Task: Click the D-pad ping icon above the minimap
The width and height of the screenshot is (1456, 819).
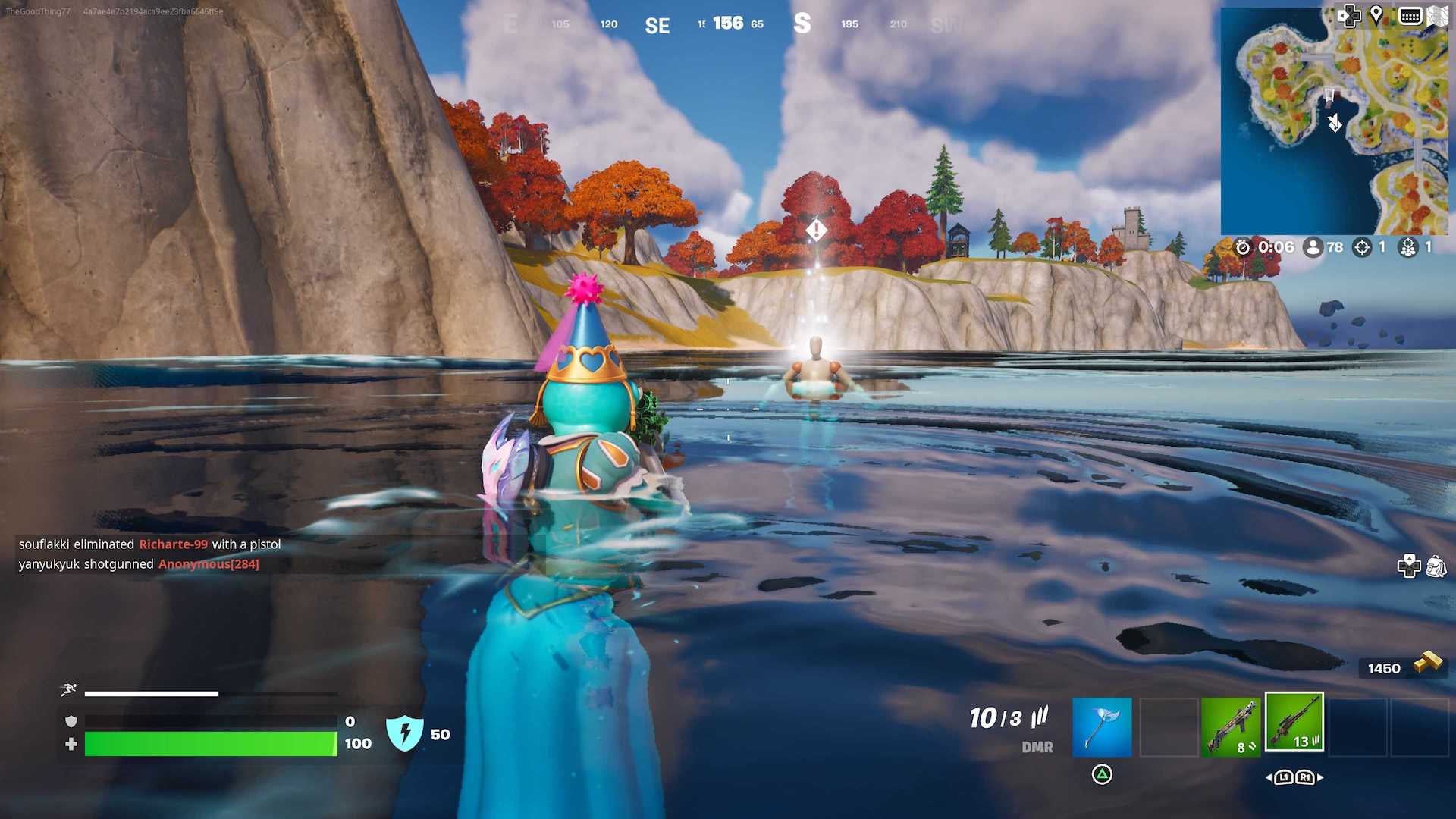Action: [1350, 15]
